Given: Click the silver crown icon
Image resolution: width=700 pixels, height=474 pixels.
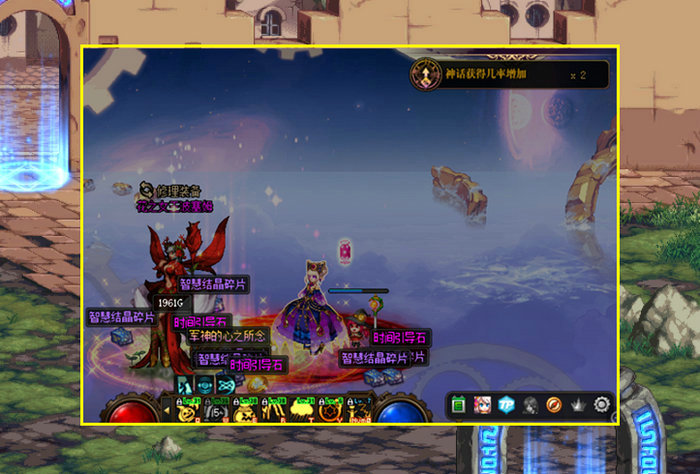Looking at the screenshot, I should 577,405.
